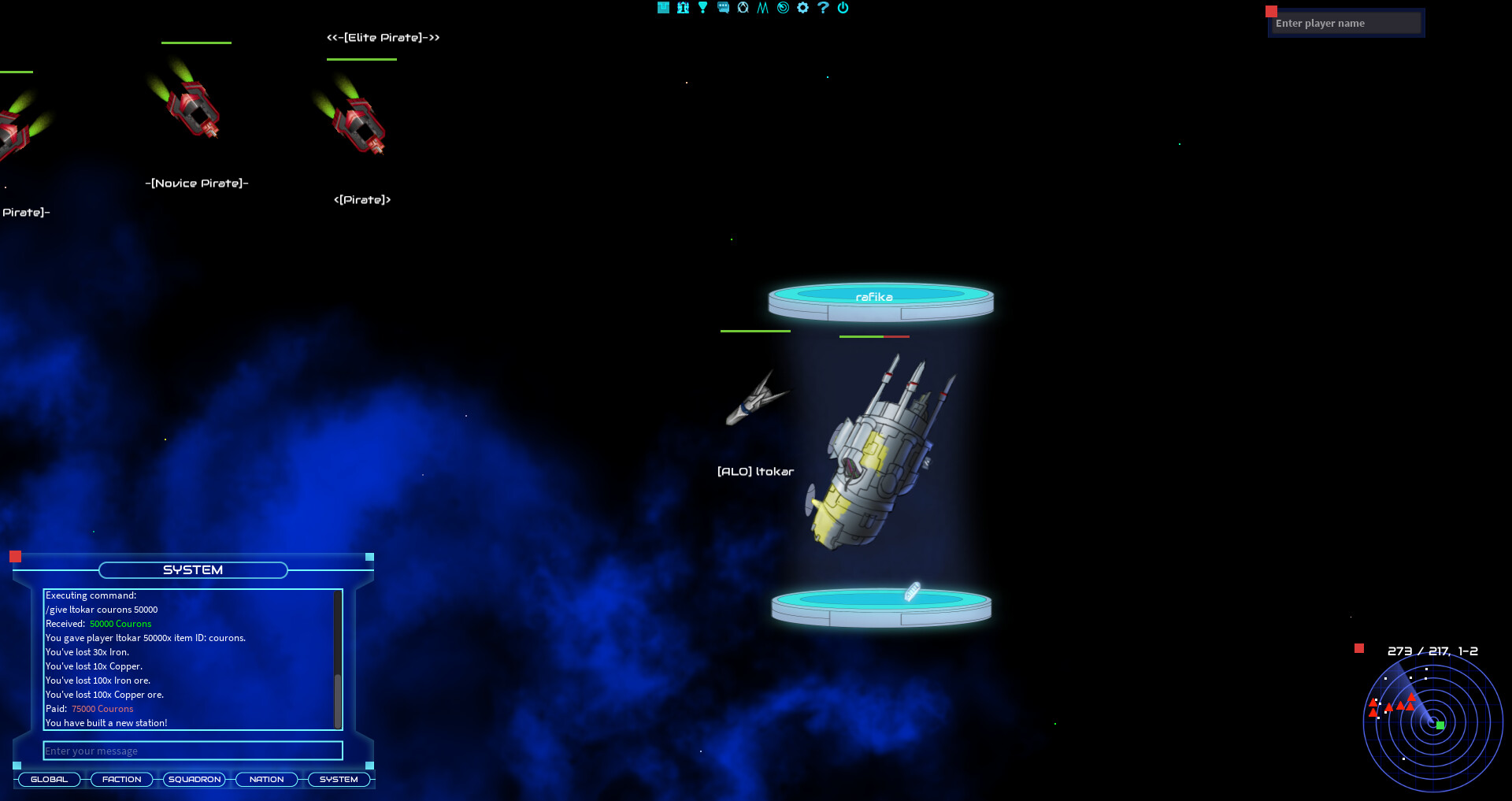Click the exclamation alert icon
The height and width of the screenshot is (801, 1512).
pyautogui.click(x=702, y=8)
